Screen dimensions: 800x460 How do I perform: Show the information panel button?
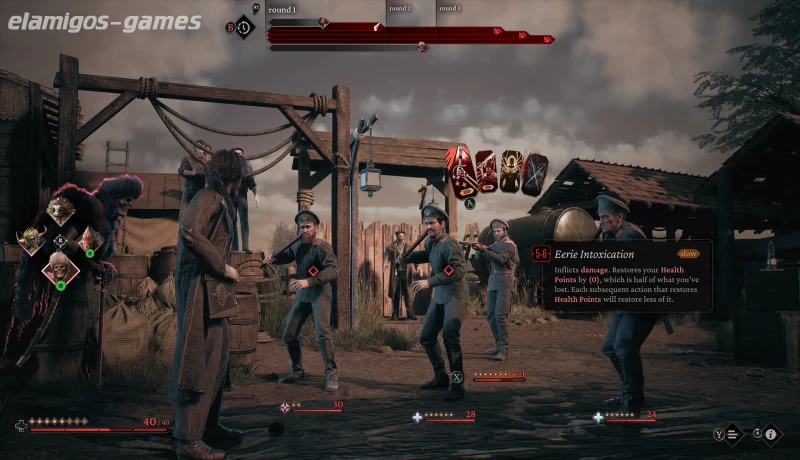tap(771, 434)
